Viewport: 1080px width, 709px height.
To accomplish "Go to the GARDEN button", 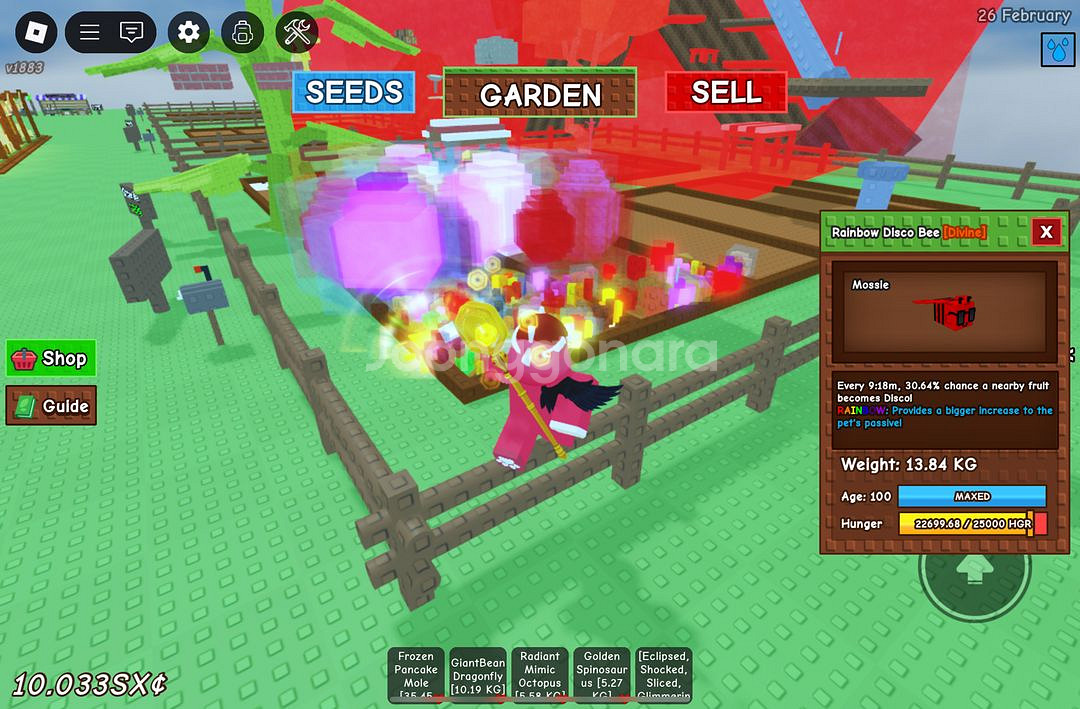I will coord(540,94).
